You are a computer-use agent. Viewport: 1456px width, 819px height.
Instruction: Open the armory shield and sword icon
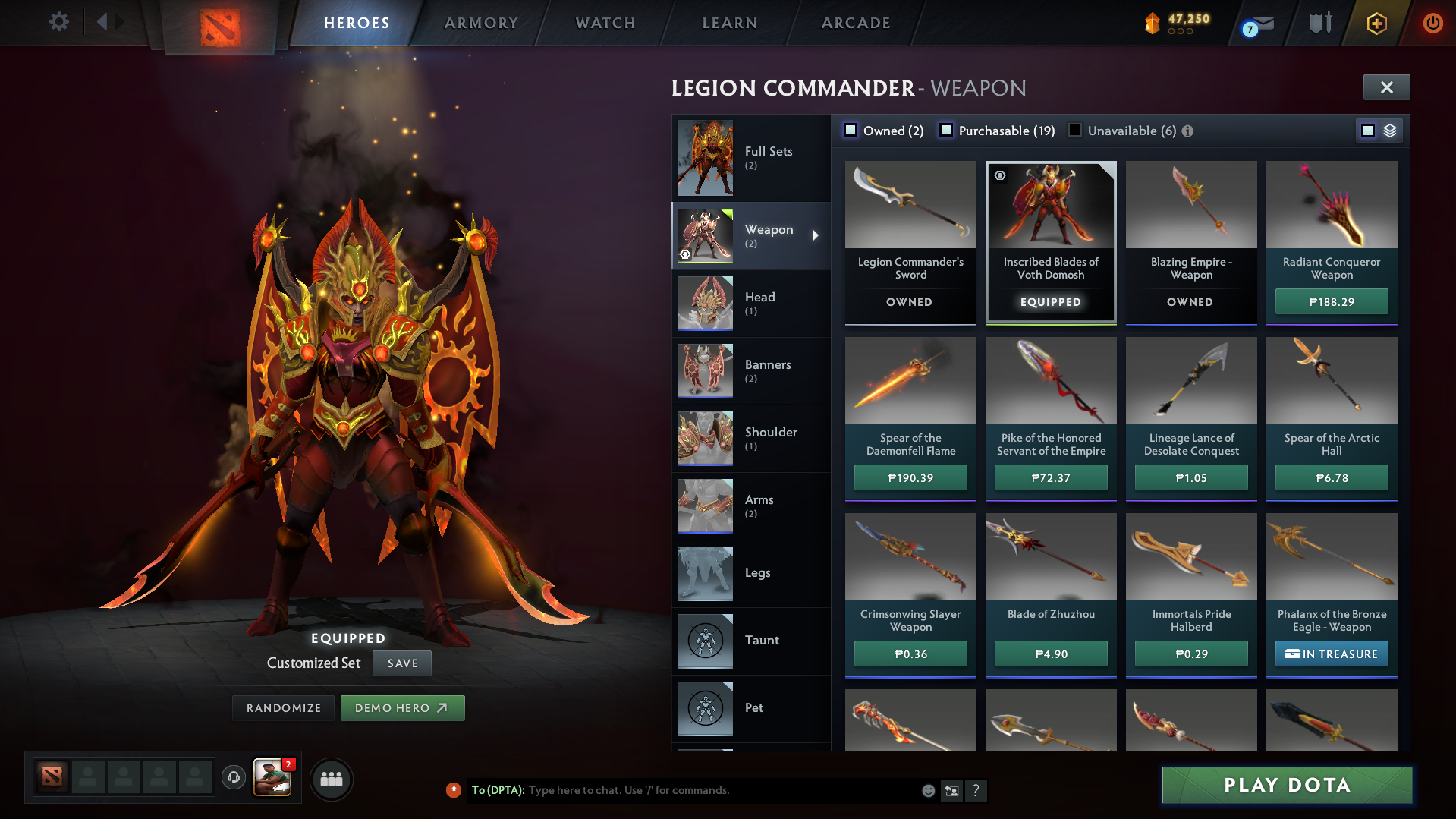click(x=1319, y=23)
